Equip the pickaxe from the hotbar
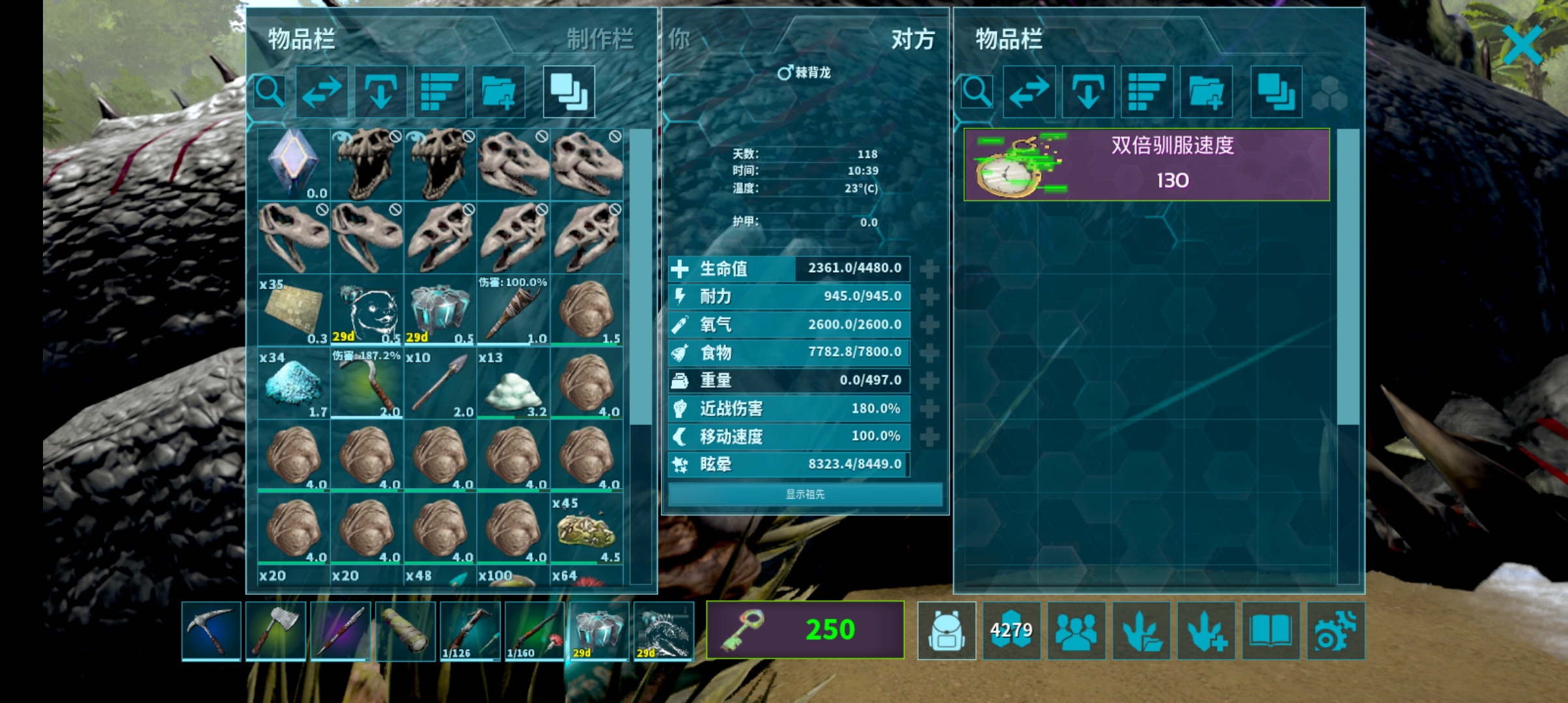 pyautogui.click(x=211, y=630)
